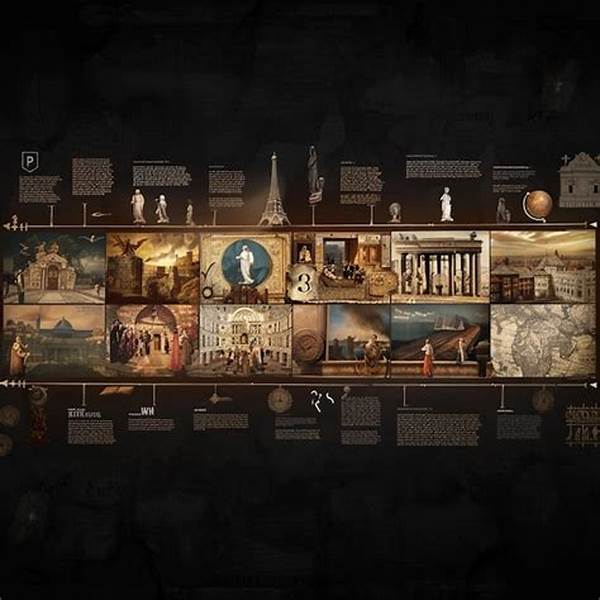Select the stone building icon at top right

[x=578, y=180]
